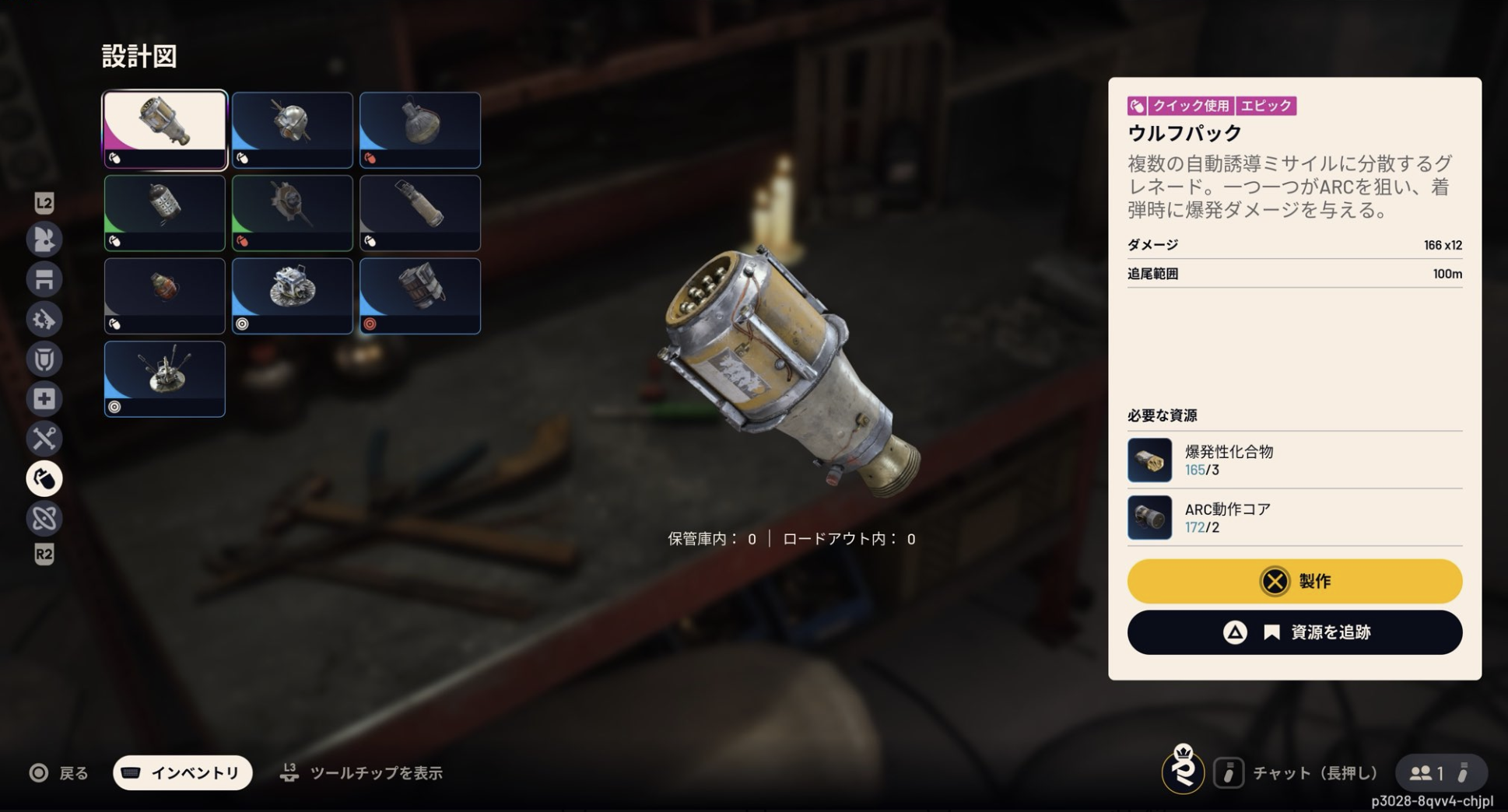Pick the bundled explosive pack blueprint

pos(420,296)
